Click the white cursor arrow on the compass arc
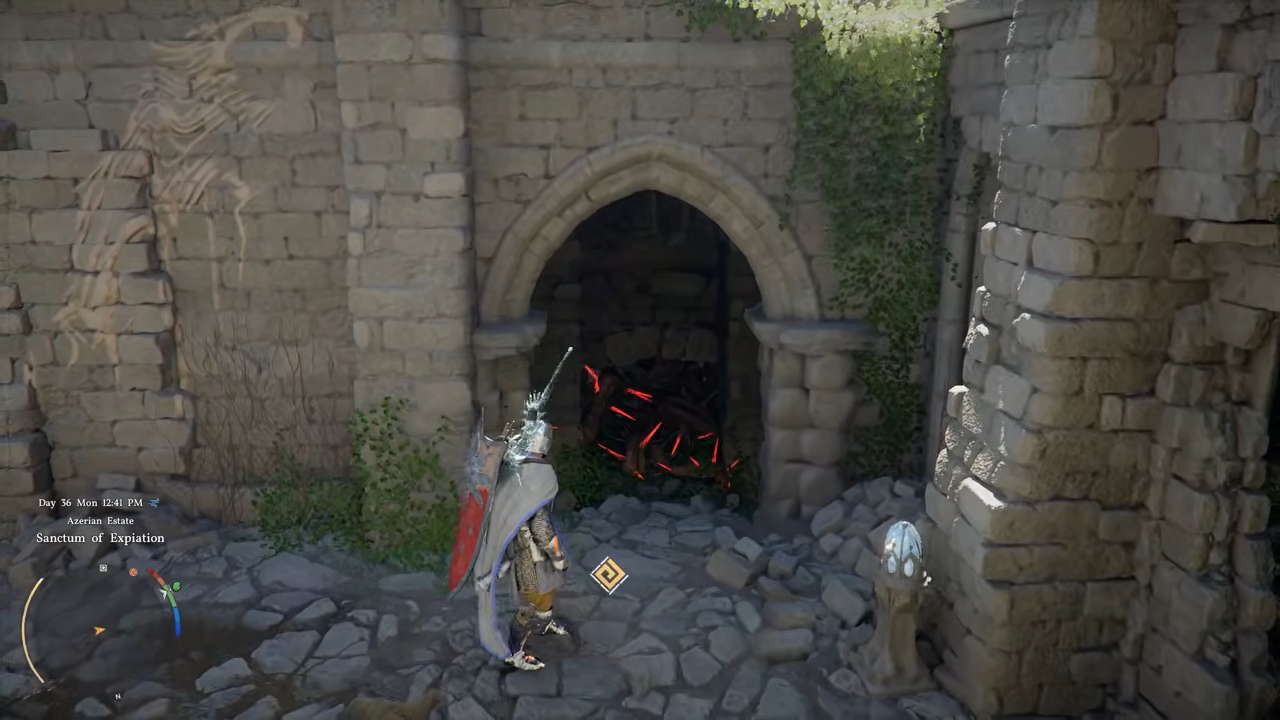1280x720 pixels. pos(163,593)
